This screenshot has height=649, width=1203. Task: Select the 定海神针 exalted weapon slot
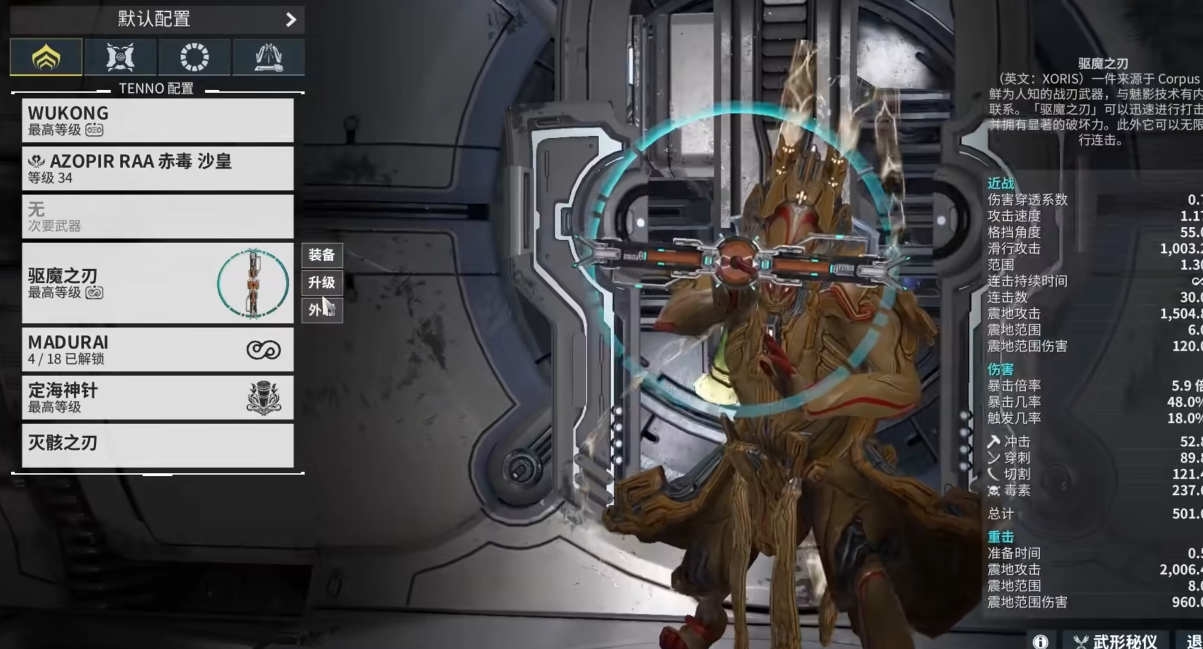pos(157,397)
